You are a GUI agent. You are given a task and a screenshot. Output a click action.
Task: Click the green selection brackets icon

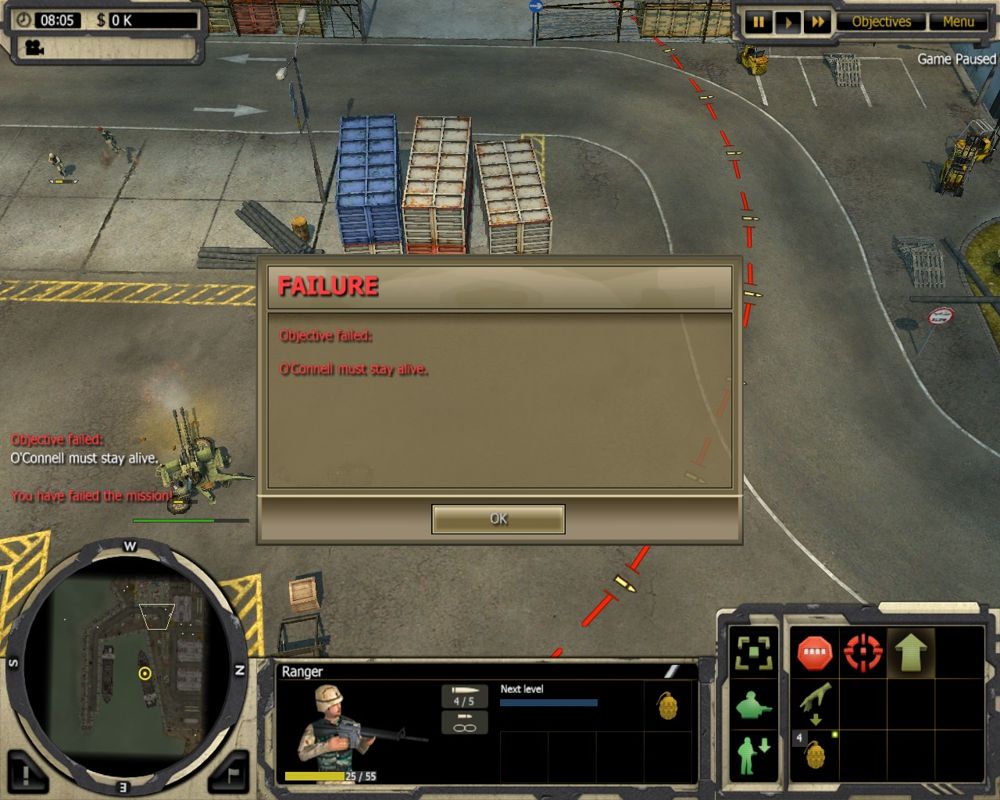pyautogui.click(x=752, y=654)
